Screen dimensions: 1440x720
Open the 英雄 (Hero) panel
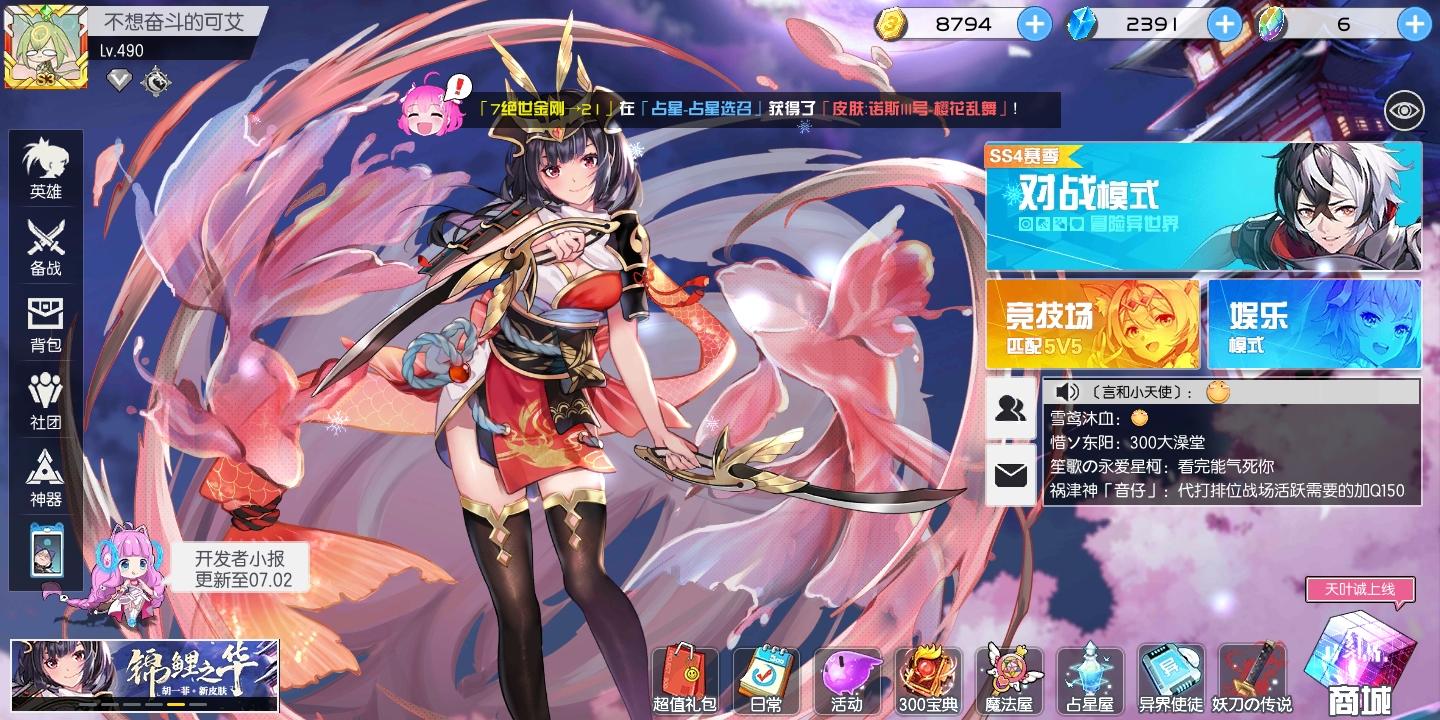point(45,170)
